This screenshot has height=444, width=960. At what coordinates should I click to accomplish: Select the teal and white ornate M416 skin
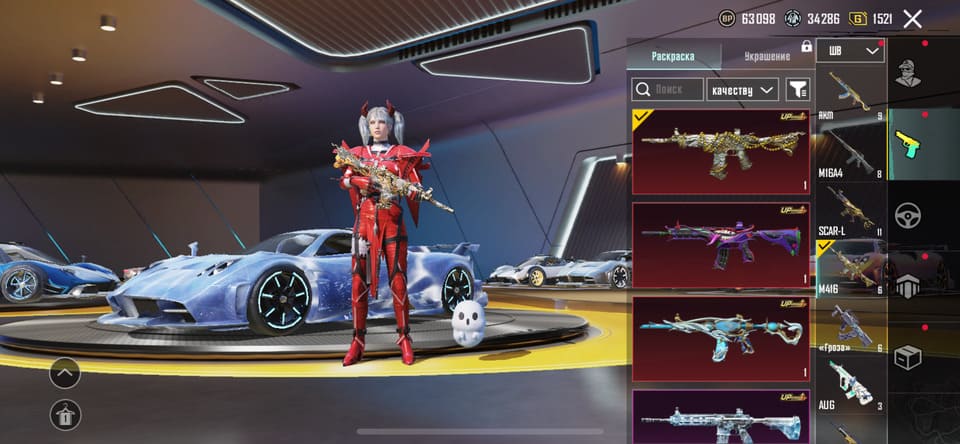click(720, 338)
